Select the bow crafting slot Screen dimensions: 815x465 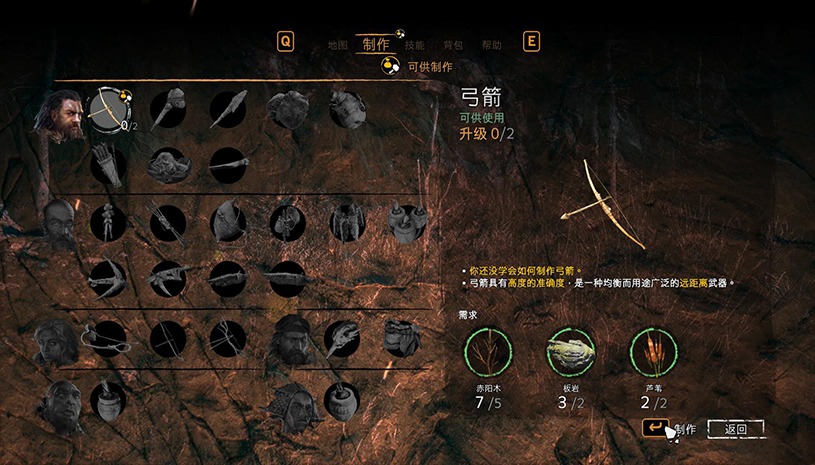tap(109, 108)
